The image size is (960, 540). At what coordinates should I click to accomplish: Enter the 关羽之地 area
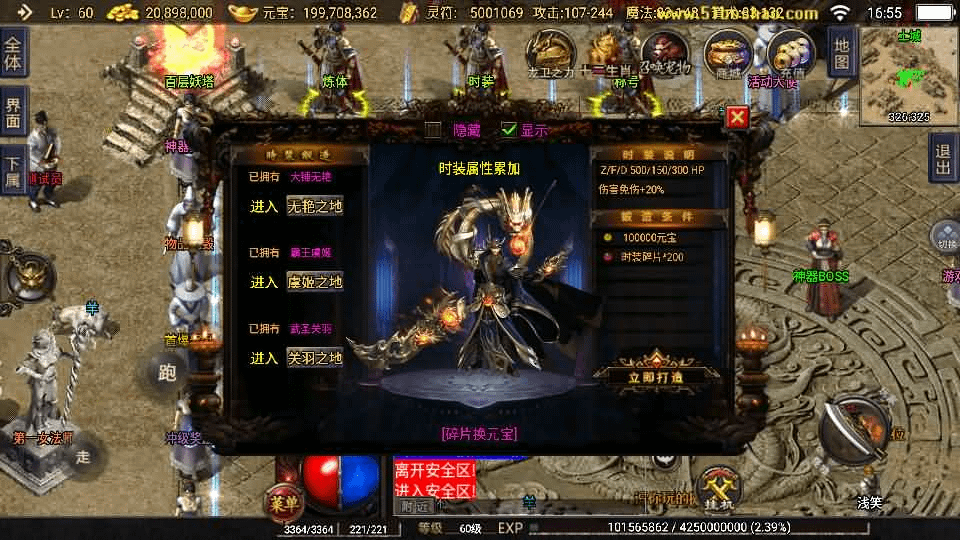(314, 358)
